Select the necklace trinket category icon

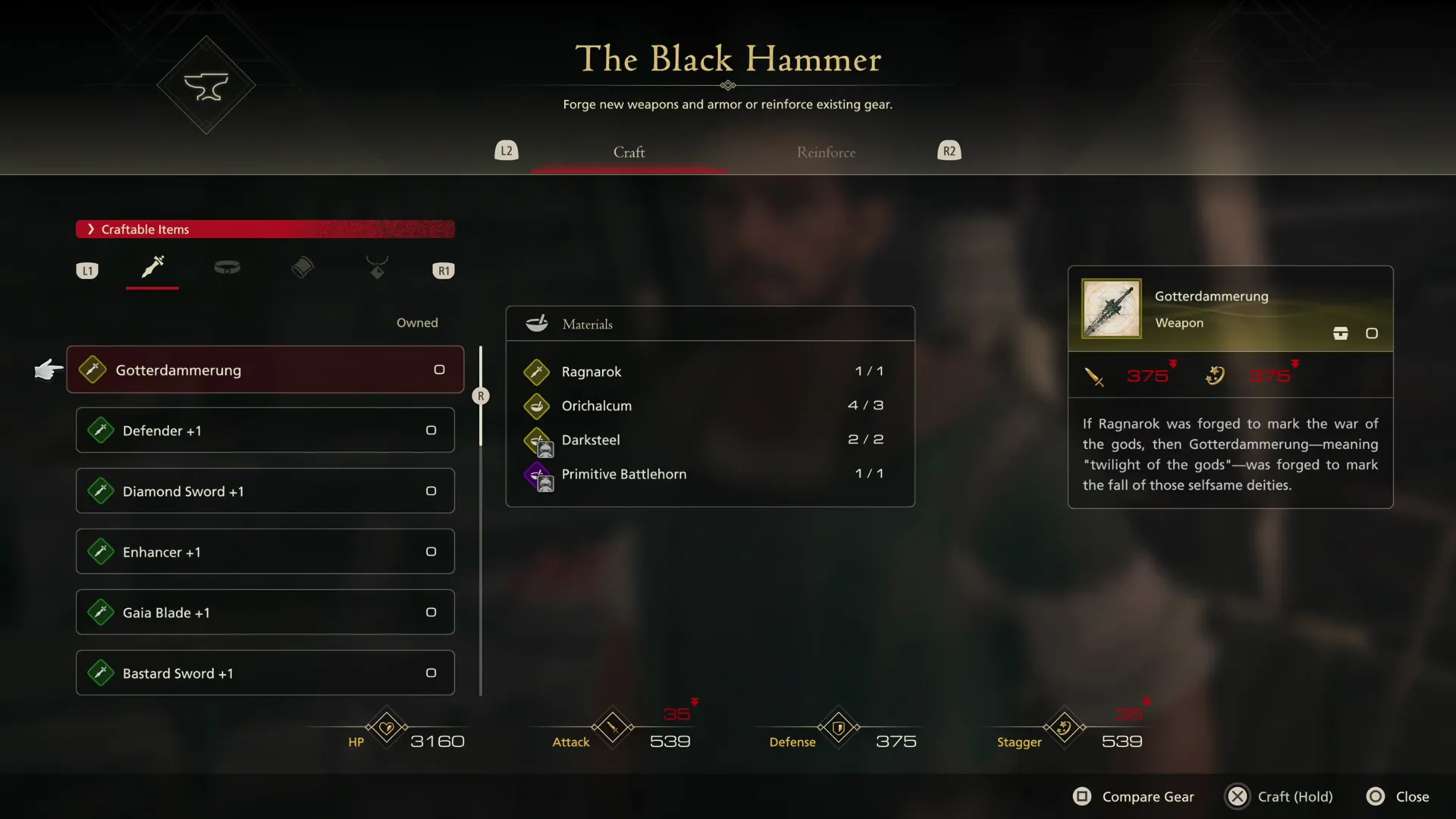click(x=377, y=268)
